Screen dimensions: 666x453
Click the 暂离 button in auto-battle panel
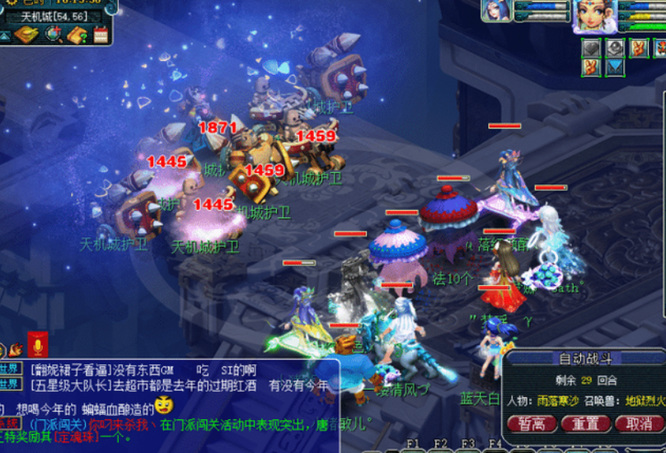(x=531, y=423)
